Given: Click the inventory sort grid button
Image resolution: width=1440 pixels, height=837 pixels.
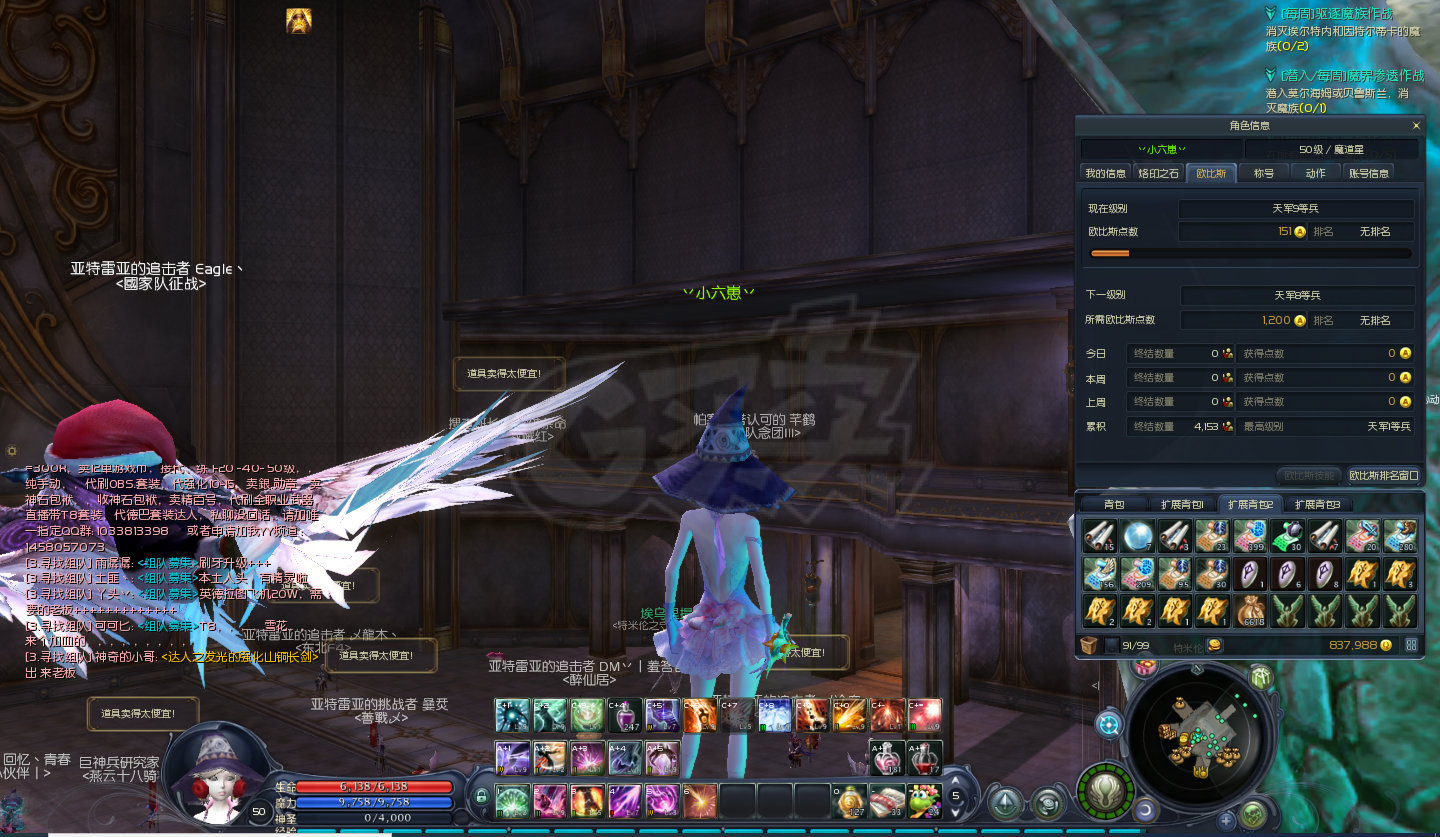Looking at the screenshot, I should [x=1411, y=645].
